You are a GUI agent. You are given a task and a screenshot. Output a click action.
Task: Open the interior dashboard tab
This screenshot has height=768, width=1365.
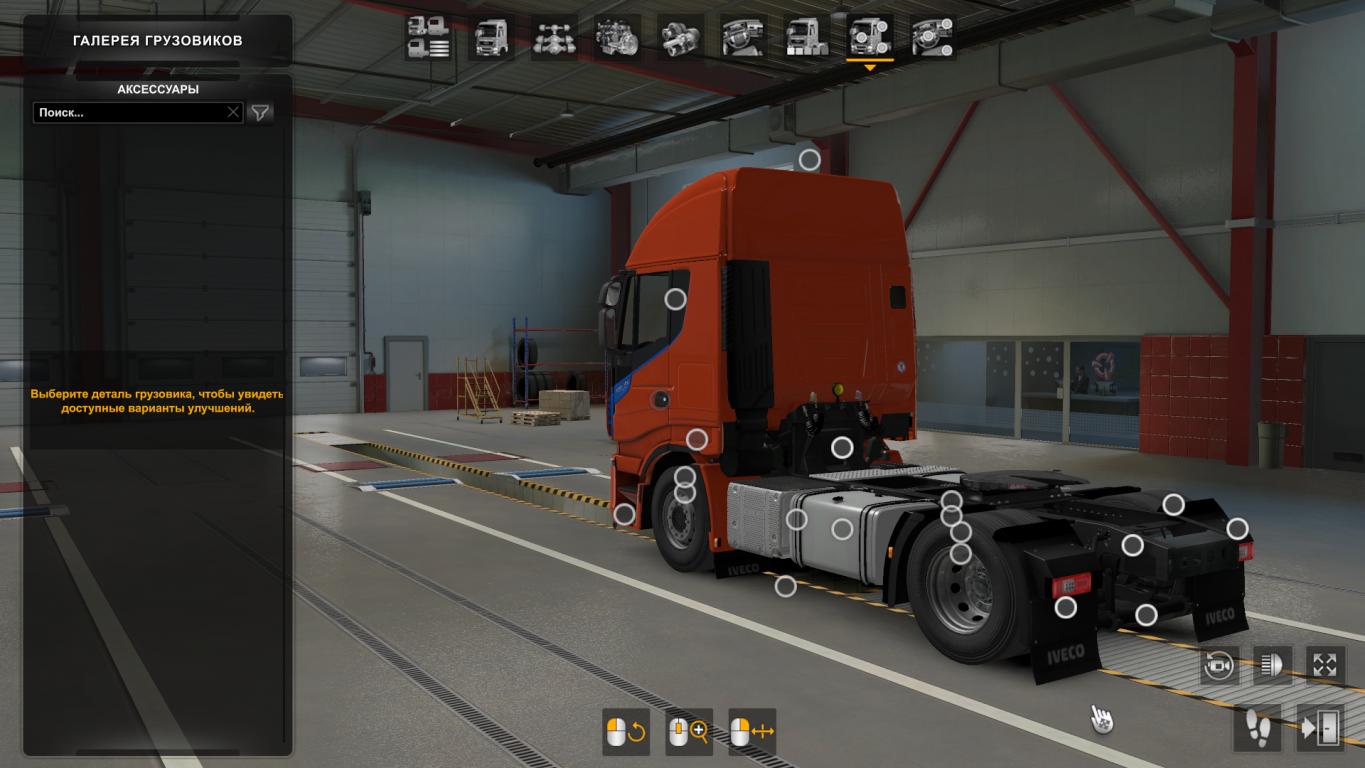(743, 38)
